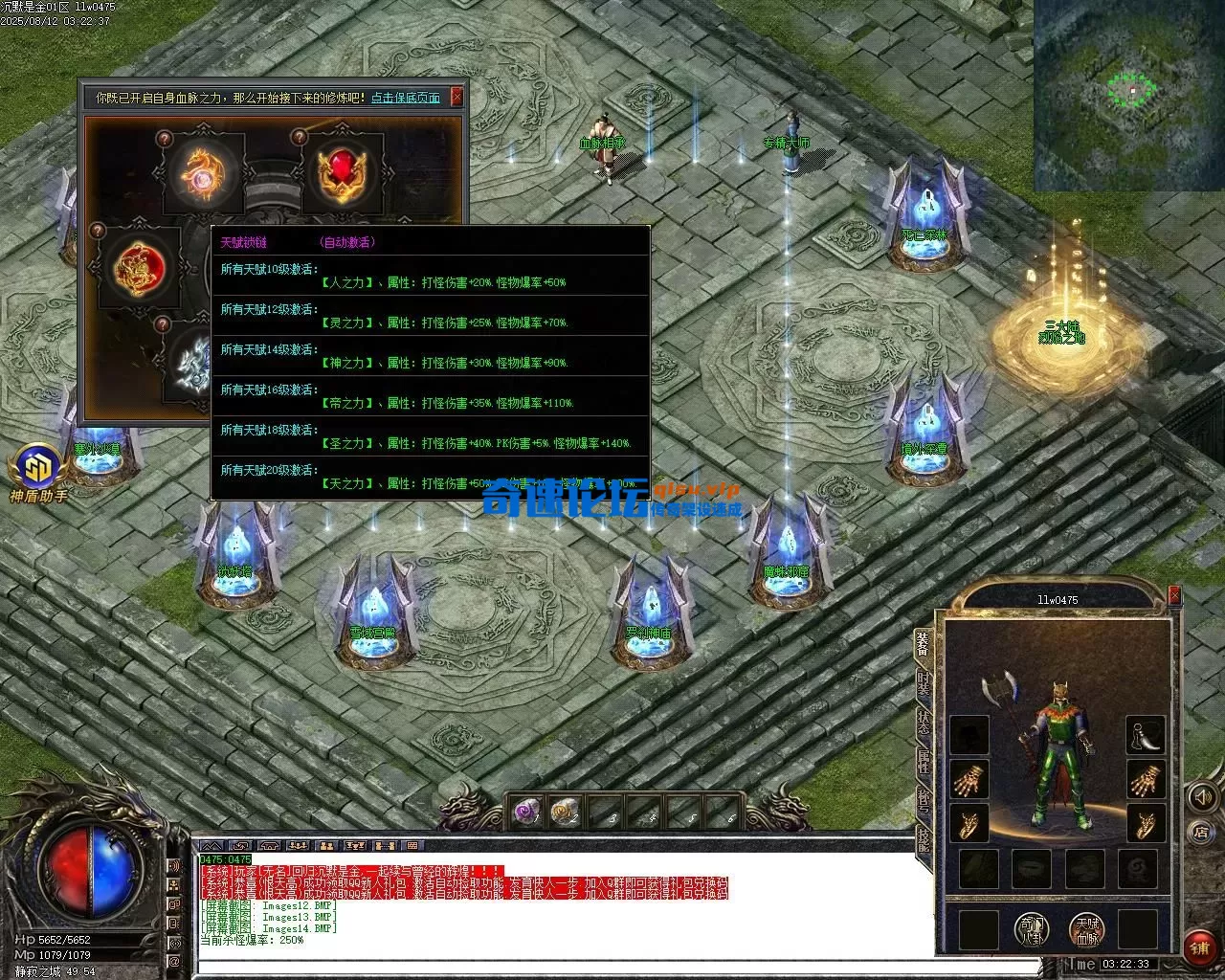
Task: Close the character equipment panel
Action: point(1174,597)
